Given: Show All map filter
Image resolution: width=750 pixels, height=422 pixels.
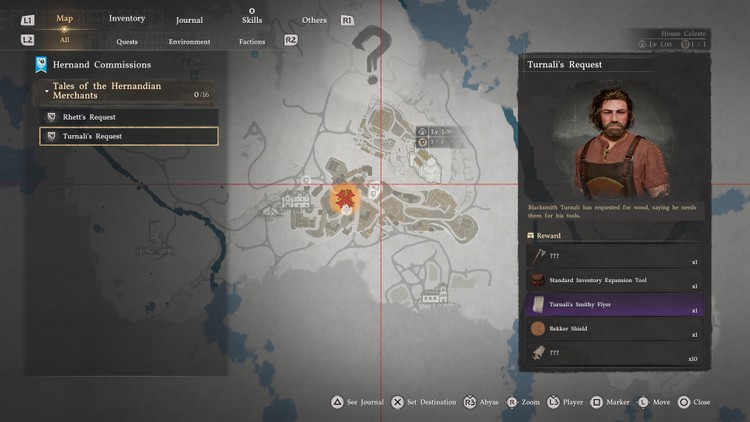Looking at the screenshot, I should click(65, 41).
